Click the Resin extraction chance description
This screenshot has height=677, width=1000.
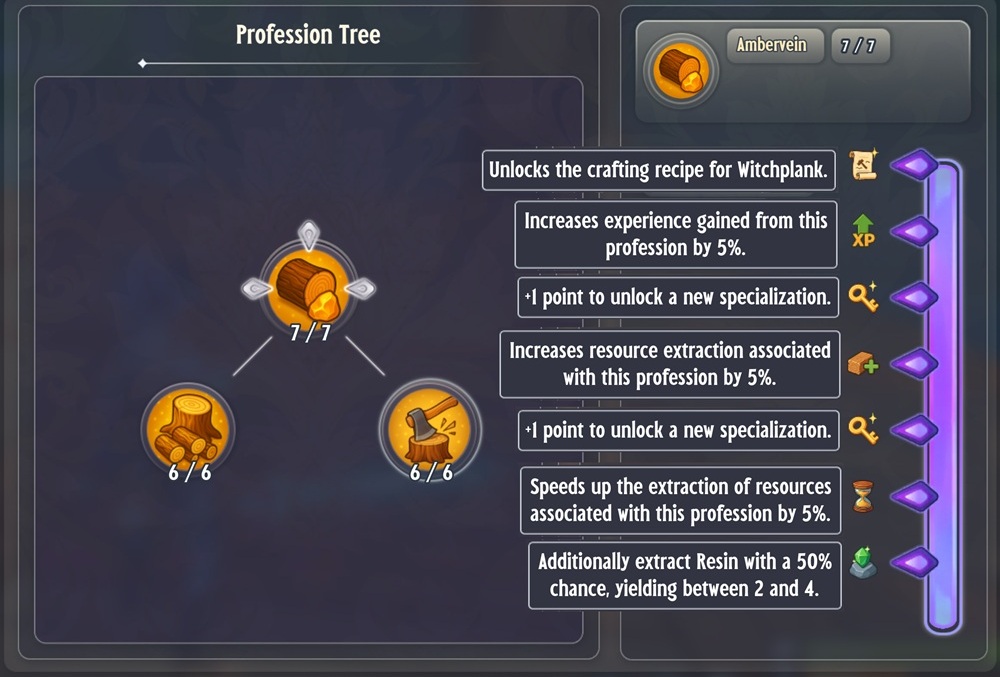(x=685, y=575)
